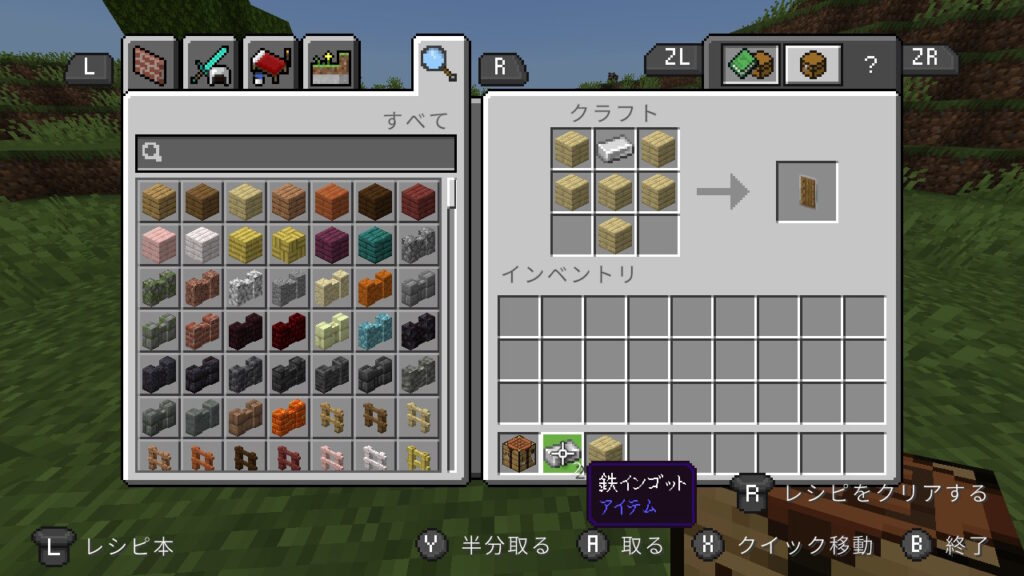Select the white planks recipe
The width and height of the screenshot is (1024, 576).
[x=202, y=243]
